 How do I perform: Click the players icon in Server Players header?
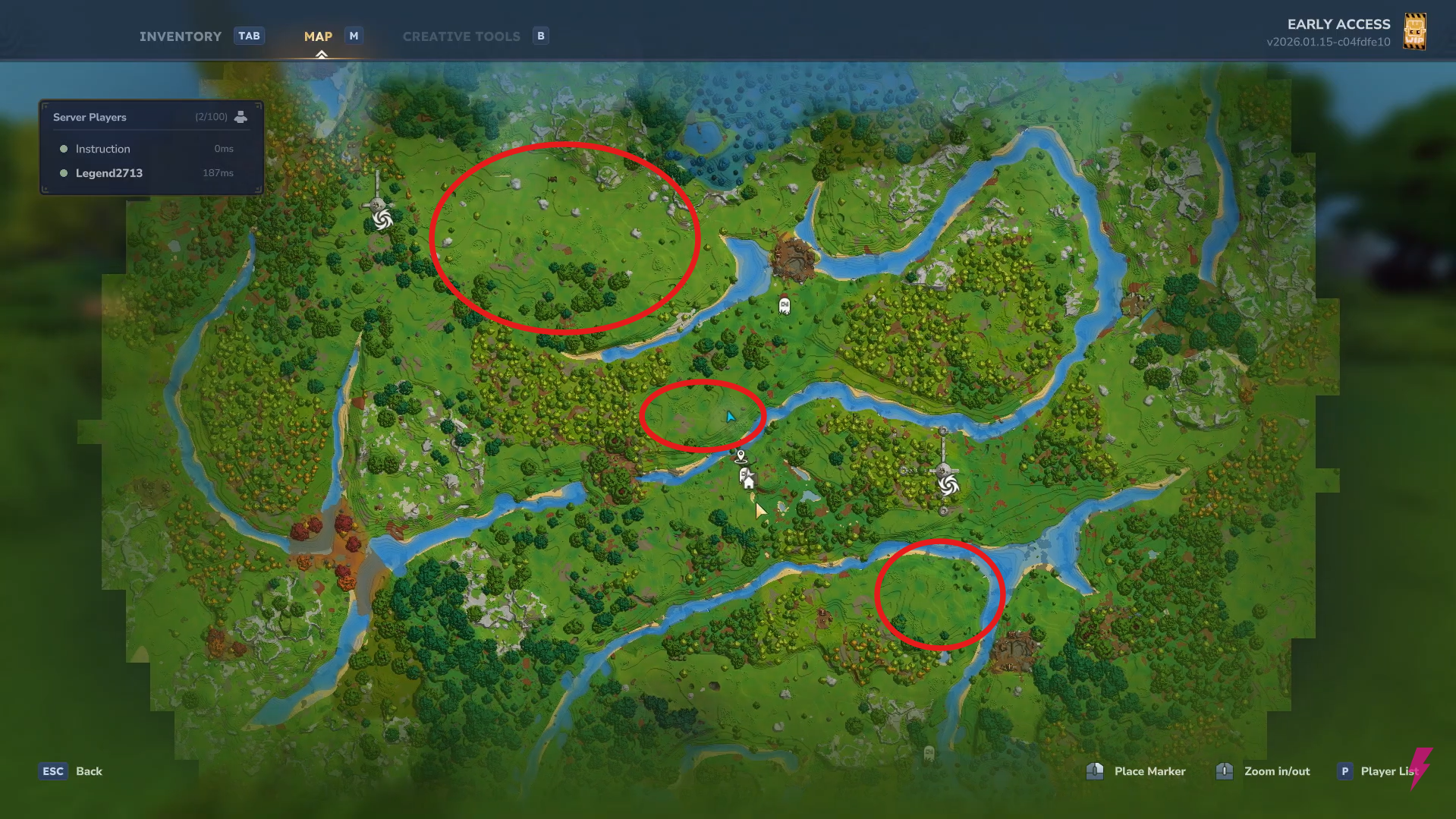[x=241, y=116]
